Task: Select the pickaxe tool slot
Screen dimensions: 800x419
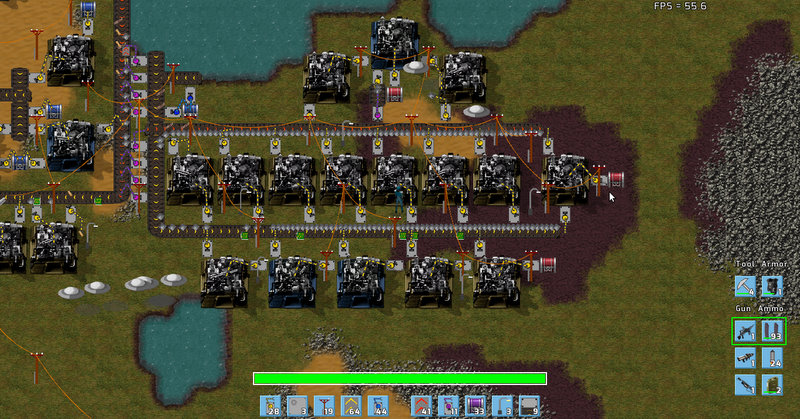Action: pyautogui.click(x=745, y=287)
